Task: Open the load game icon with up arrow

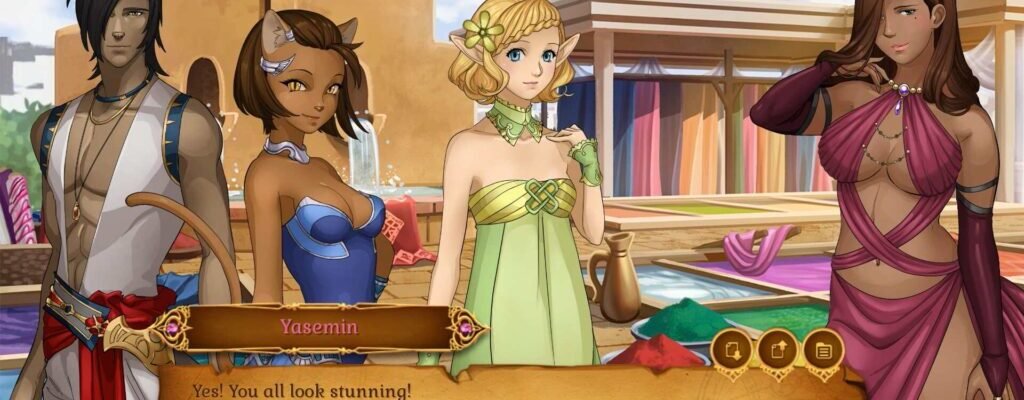Action: point(778,351)
